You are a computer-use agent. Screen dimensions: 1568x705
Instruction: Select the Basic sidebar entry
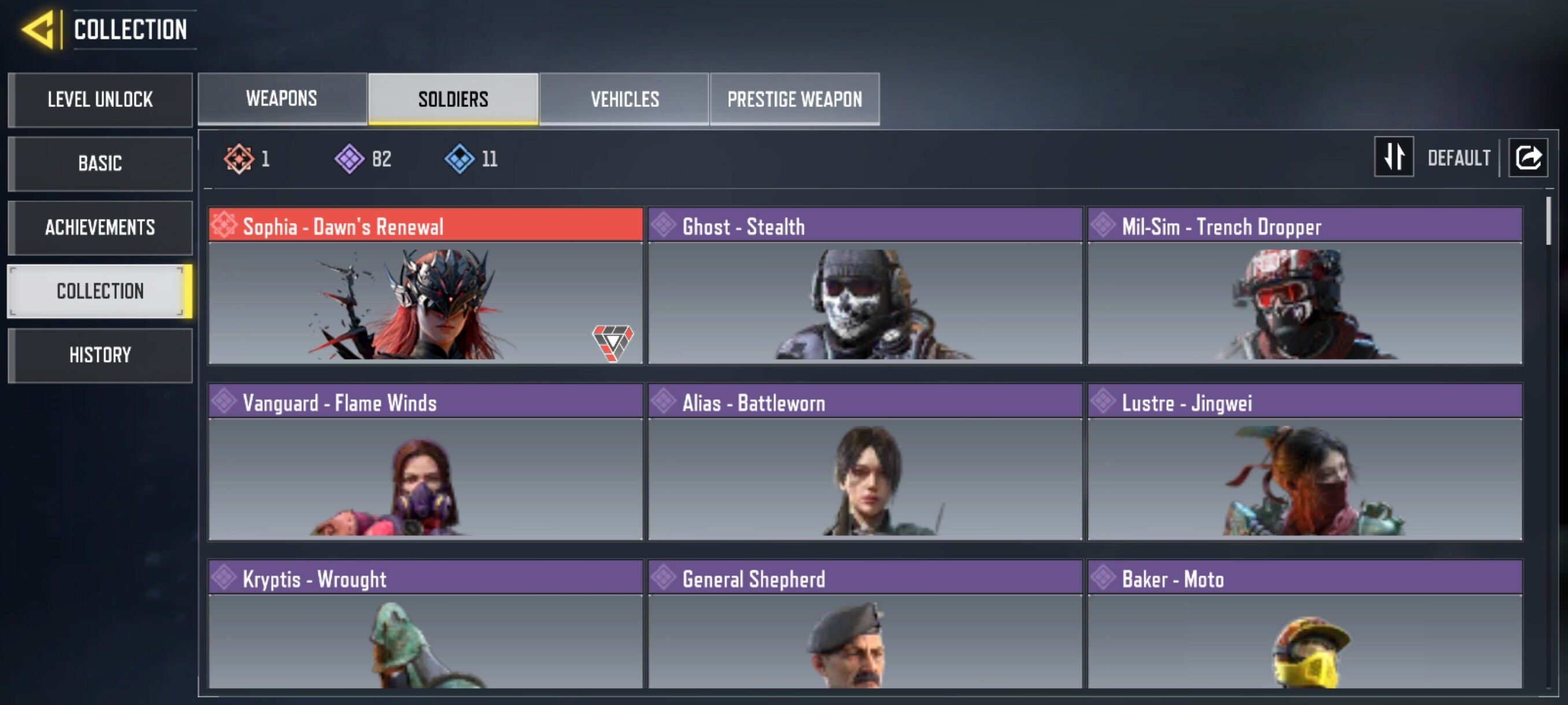pos(100,163)
